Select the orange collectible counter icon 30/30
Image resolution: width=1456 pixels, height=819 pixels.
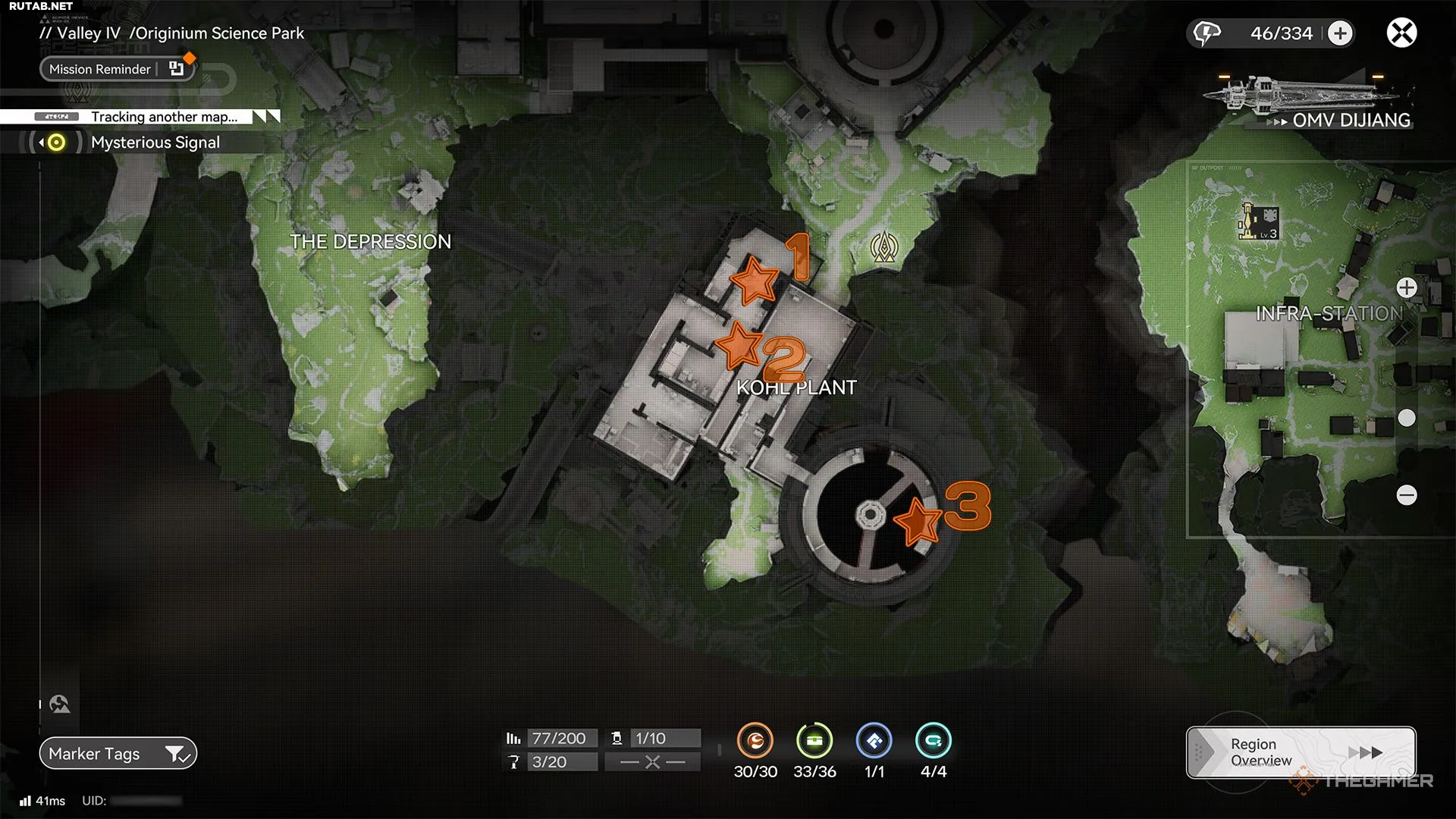tap(755, 741)
